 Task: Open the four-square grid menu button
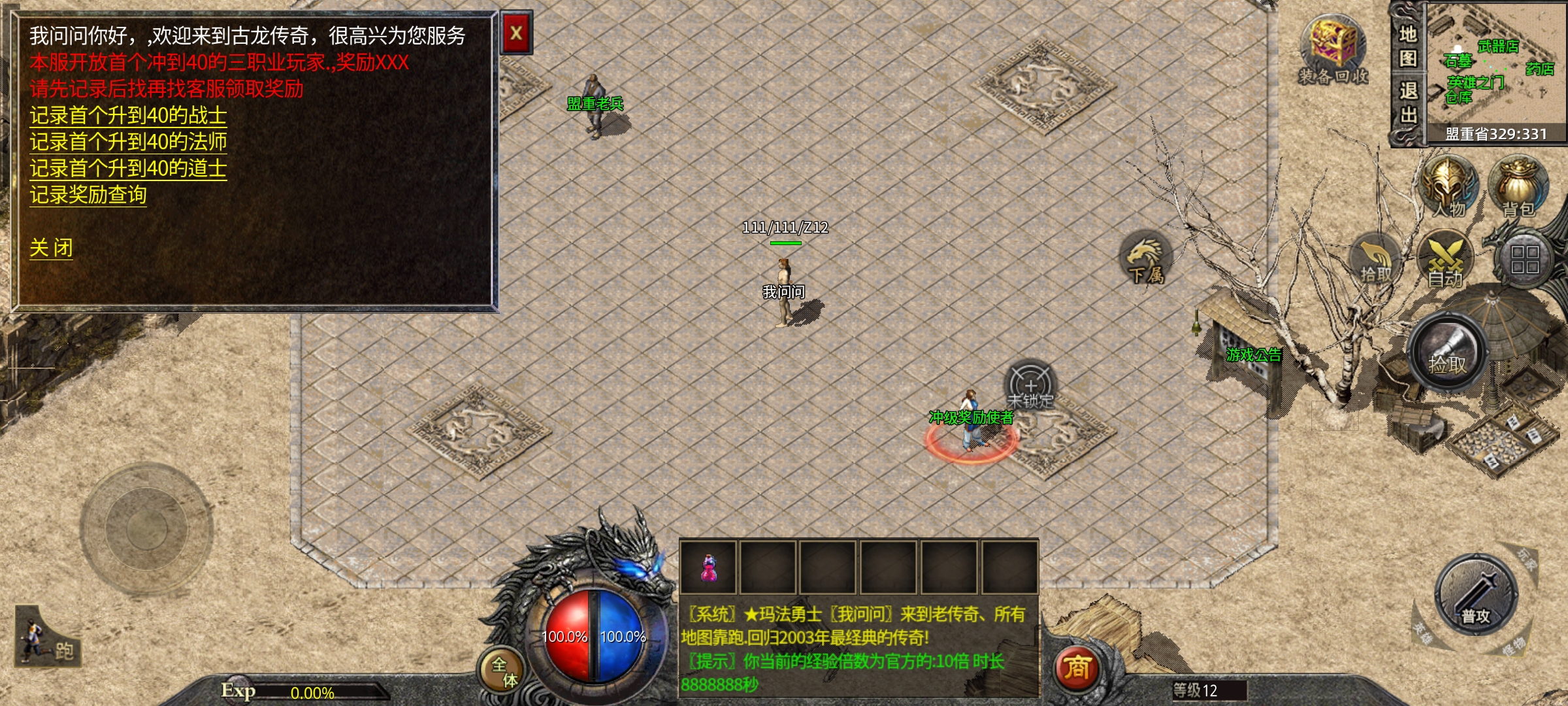pyautogui.click(x=1524, y=260)
